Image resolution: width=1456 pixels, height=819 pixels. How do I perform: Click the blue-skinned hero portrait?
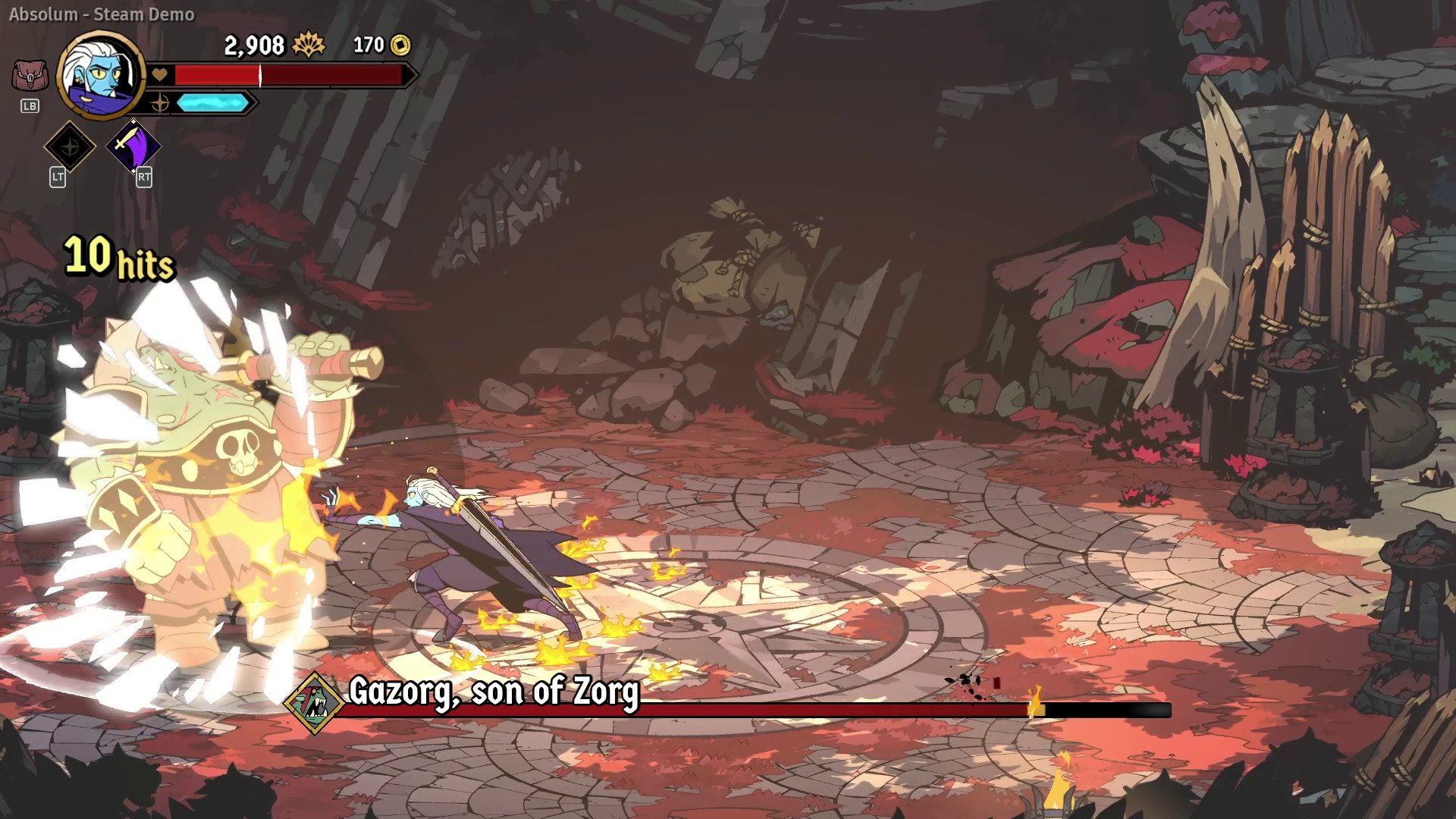point(101,74)
